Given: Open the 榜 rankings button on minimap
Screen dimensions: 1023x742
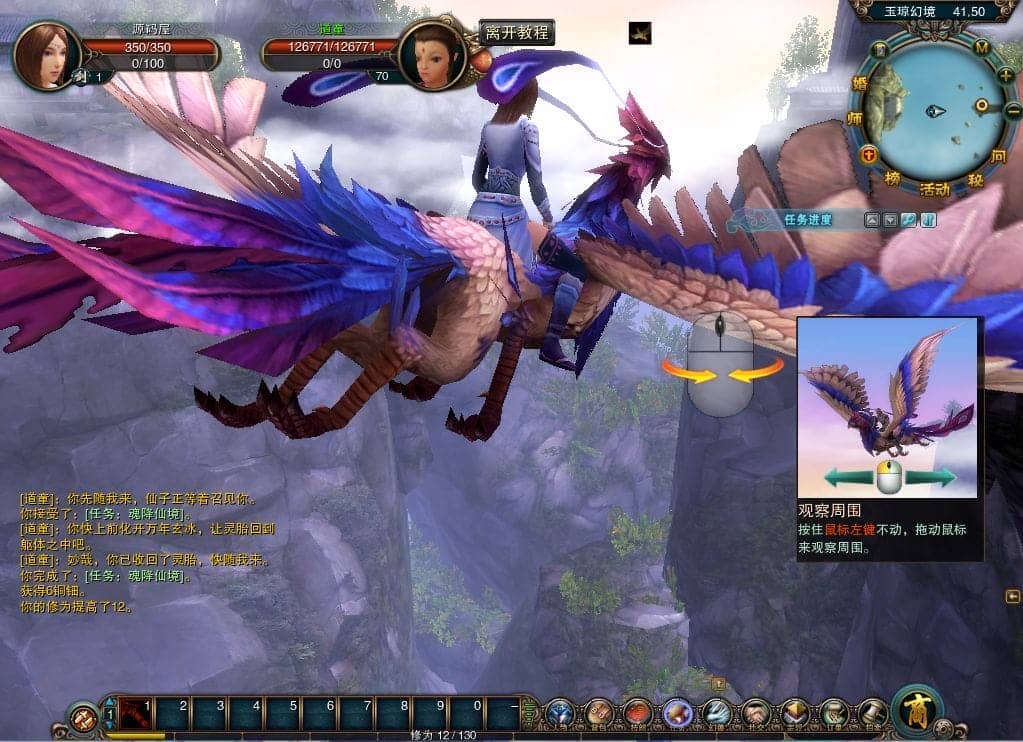Looking at the screenshot, I should [x=892, y=178].
